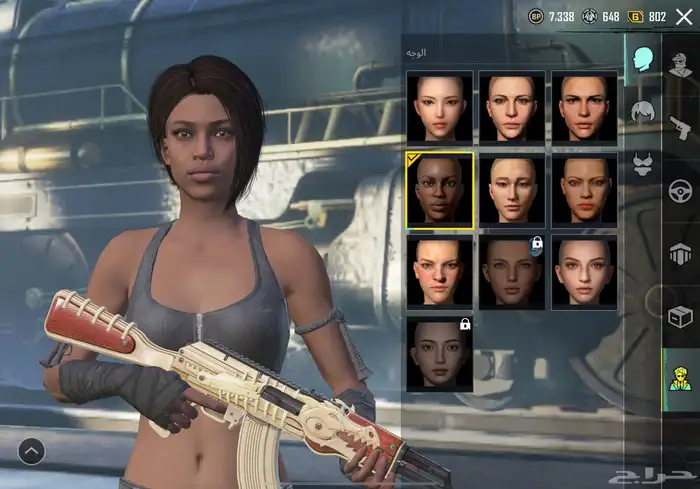The width and height of the screenshot is (700, 489).
Task: Open the hat-wearing character outfit category
Action: pos(681,63)
